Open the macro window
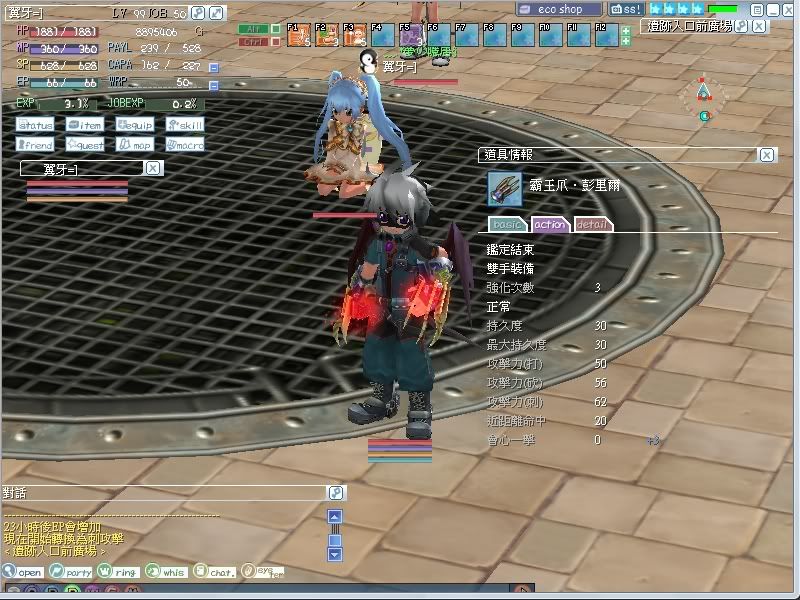The width and height of the screenshot is (800, 600). click(185, 145)
